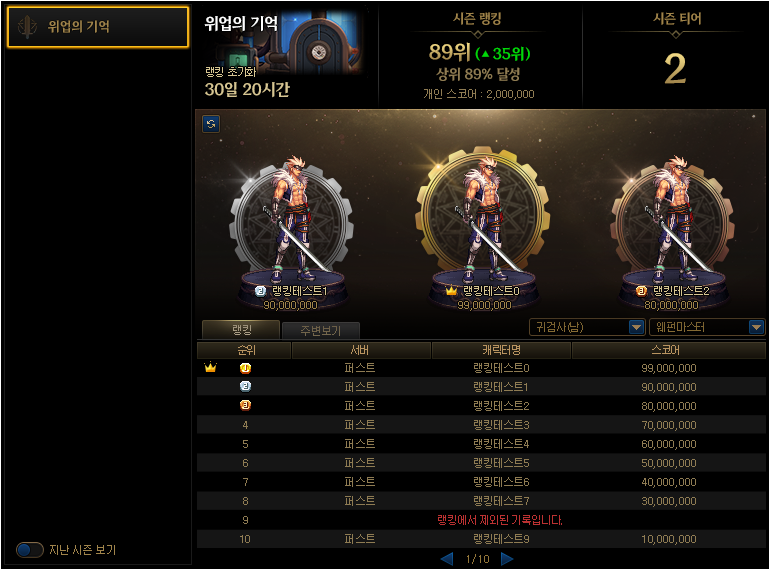Select the 랭킹테스트0 first-place row

click(481, 368)
